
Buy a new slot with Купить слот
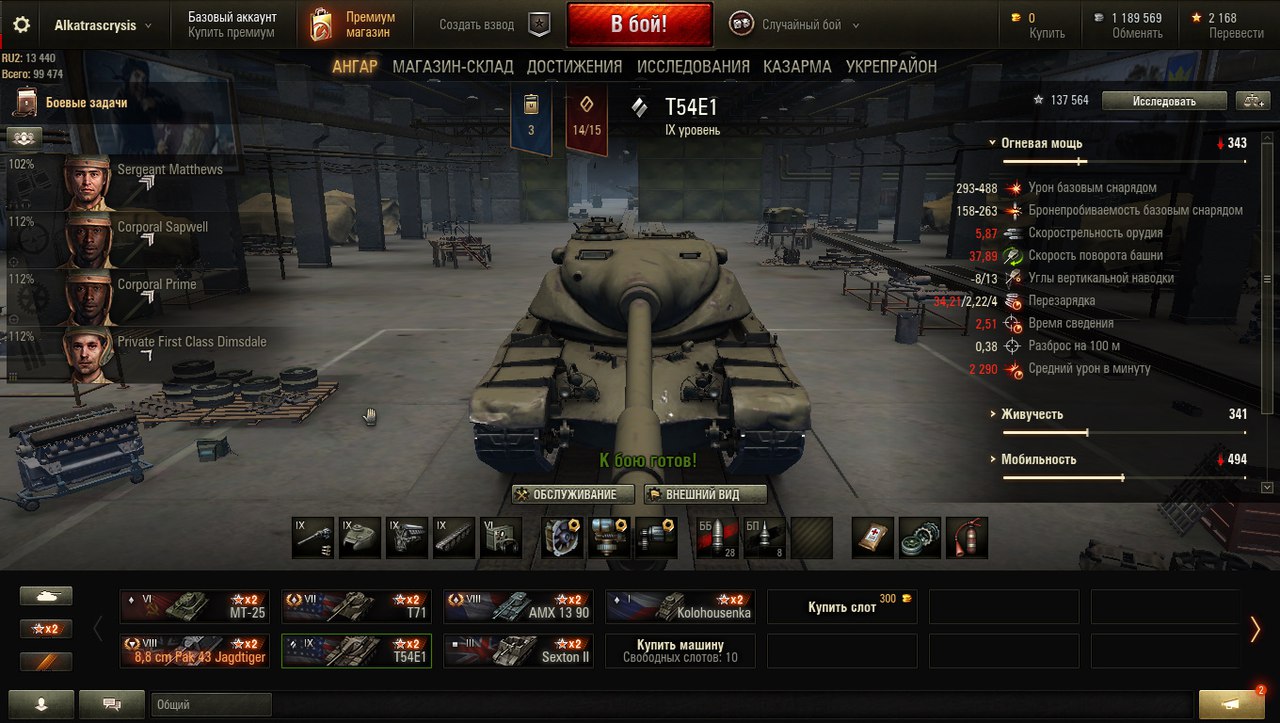pyautogui.click(x=842, y=606)
